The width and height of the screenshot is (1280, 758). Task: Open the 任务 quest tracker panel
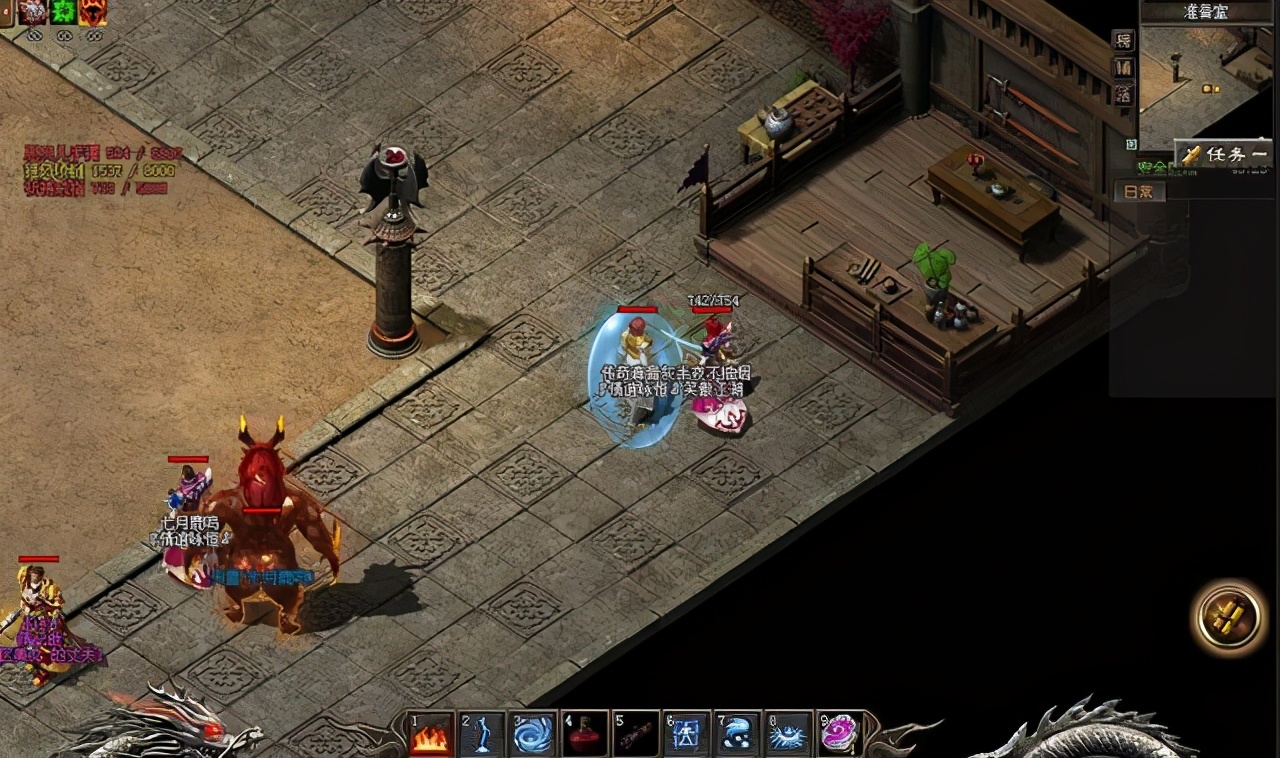click(1224, 154)
